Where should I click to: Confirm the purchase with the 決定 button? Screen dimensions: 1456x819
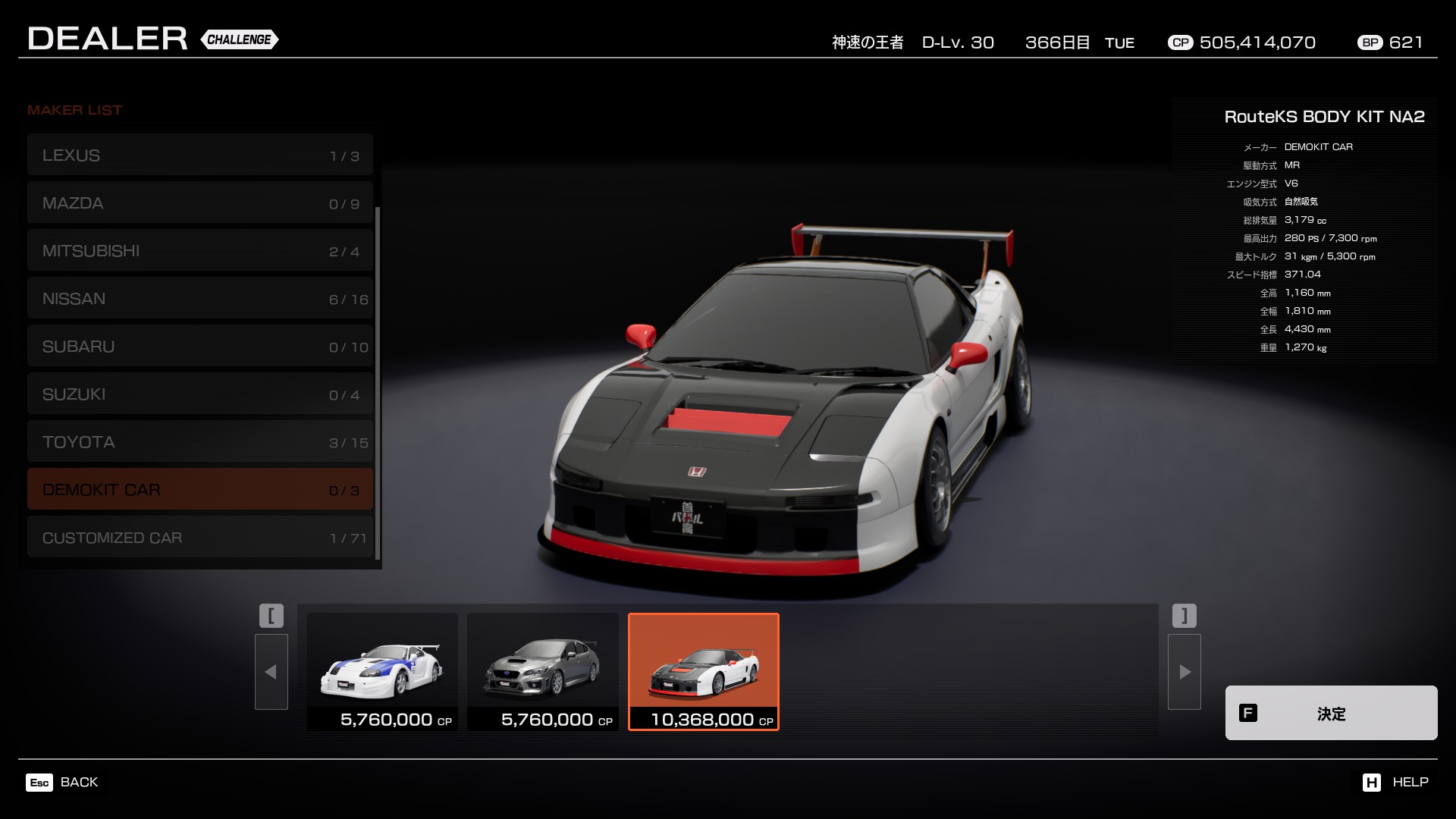[1331, 713]
